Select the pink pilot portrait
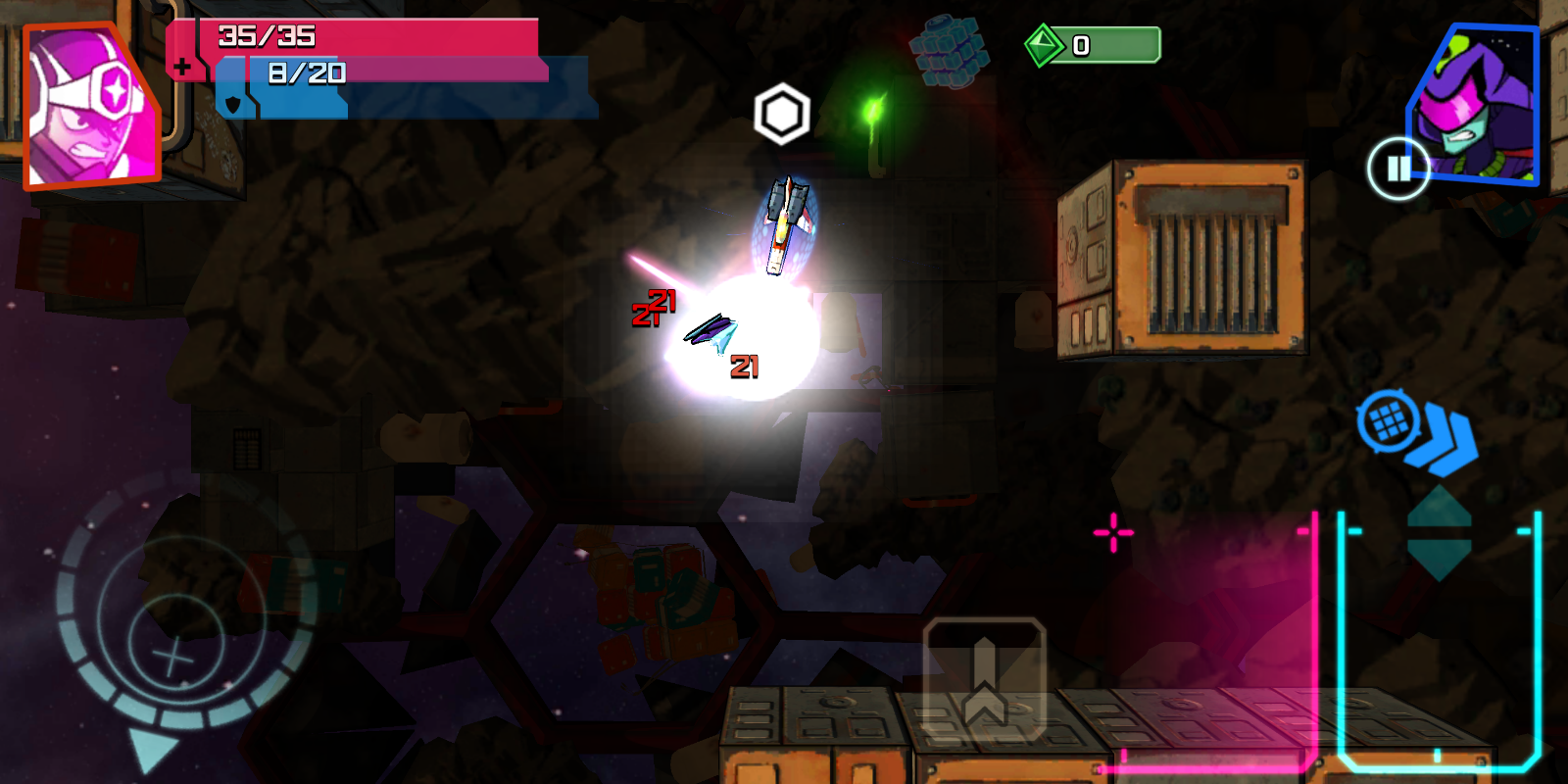Image resolution: width=1568 pixels, height=784 pixels. click(90, 108)
